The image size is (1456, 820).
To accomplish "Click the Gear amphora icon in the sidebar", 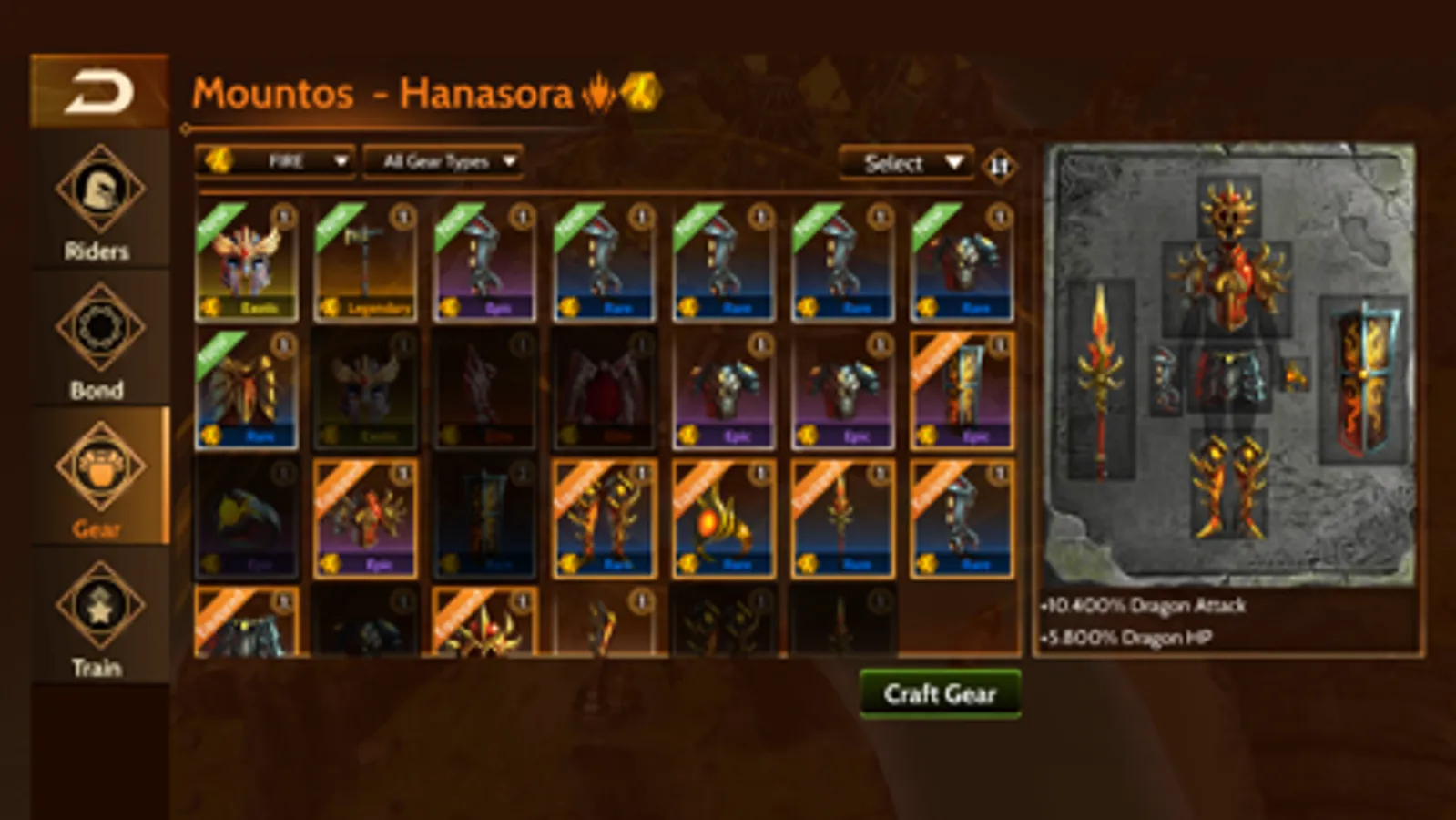I will (100, 466).
